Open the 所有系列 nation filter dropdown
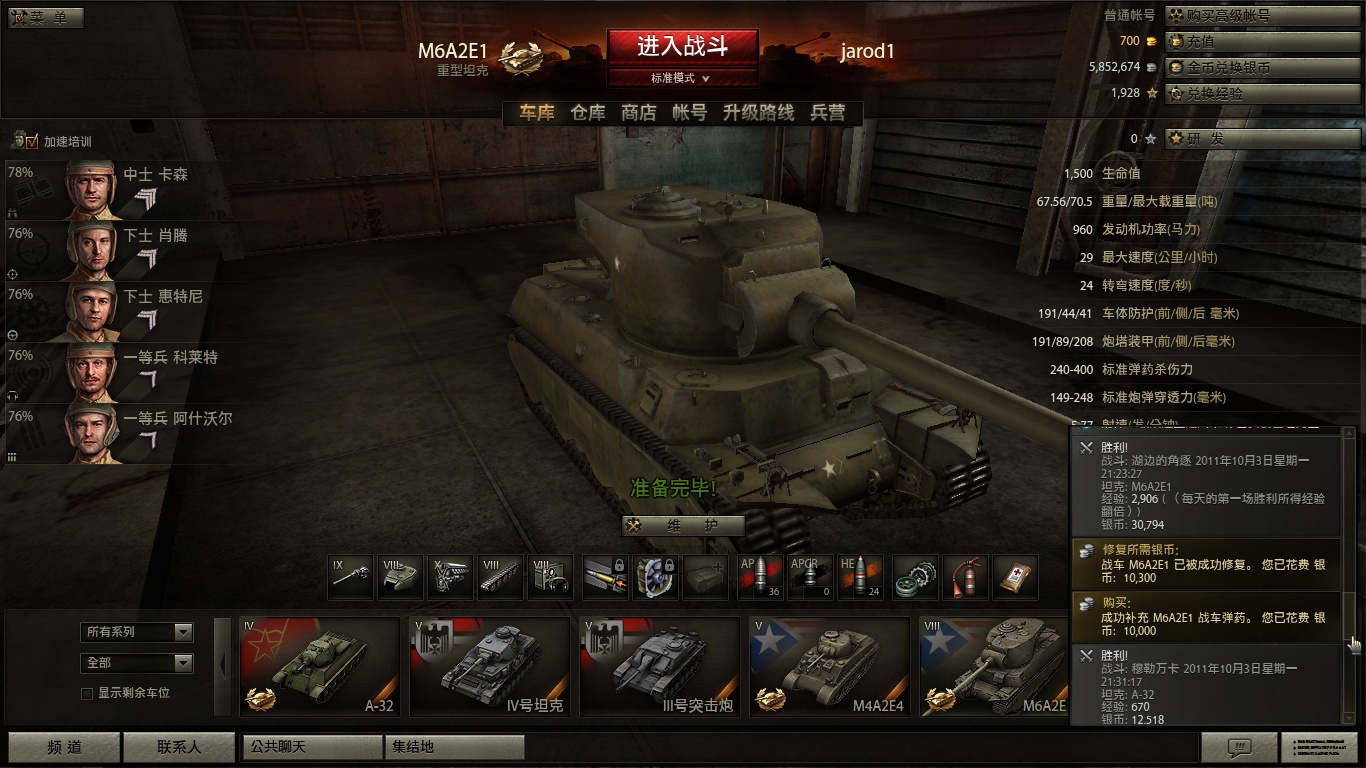This screenshot has width=1366, height=768. (137, 632)
